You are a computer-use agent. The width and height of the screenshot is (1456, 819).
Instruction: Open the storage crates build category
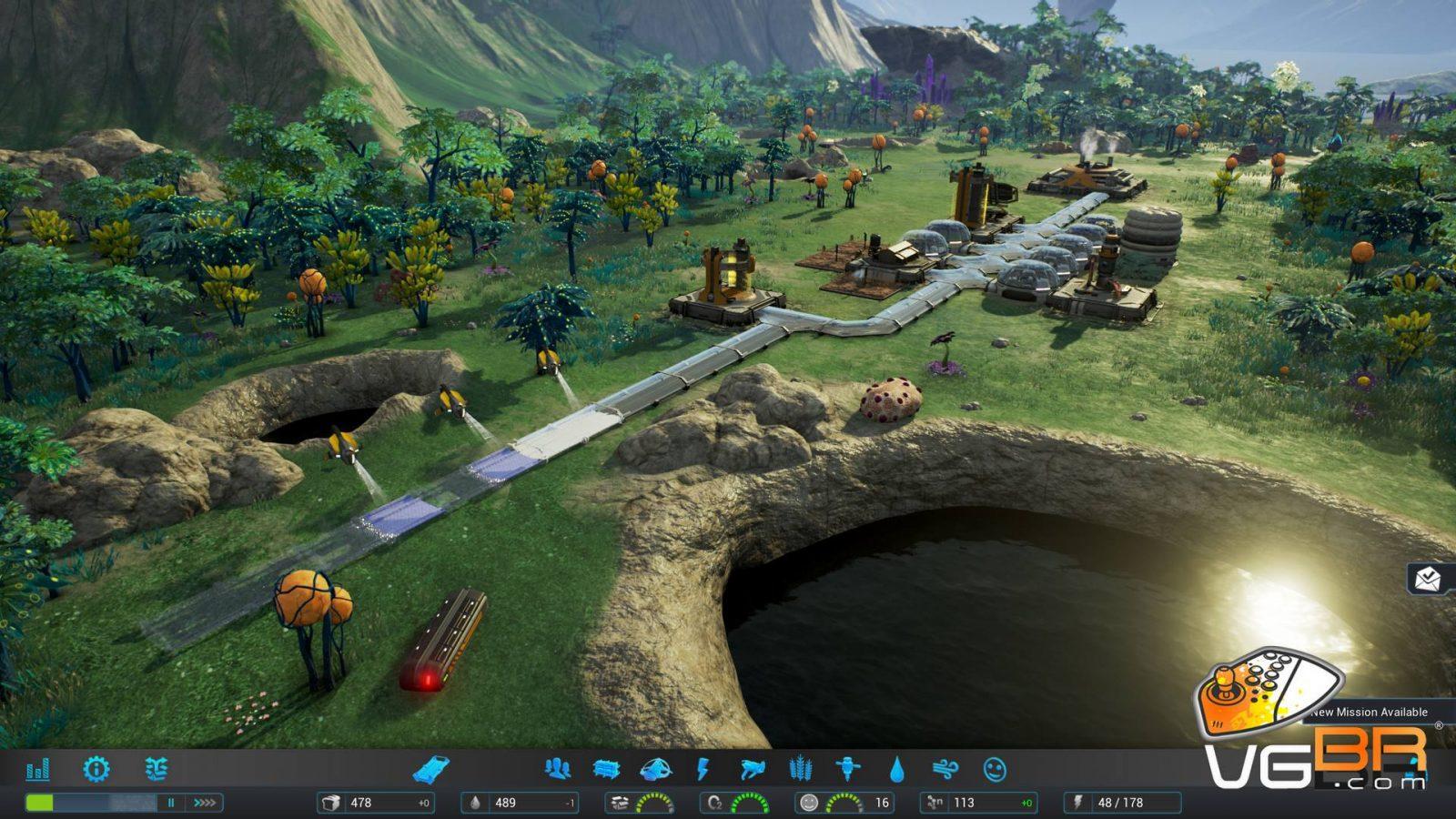(x=606, y=770)
